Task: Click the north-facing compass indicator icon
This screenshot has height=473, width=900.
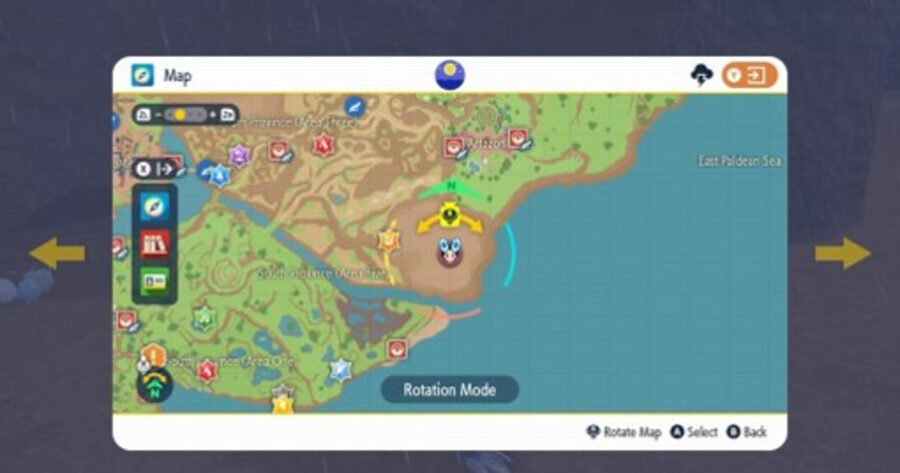Action: point(154,387)
